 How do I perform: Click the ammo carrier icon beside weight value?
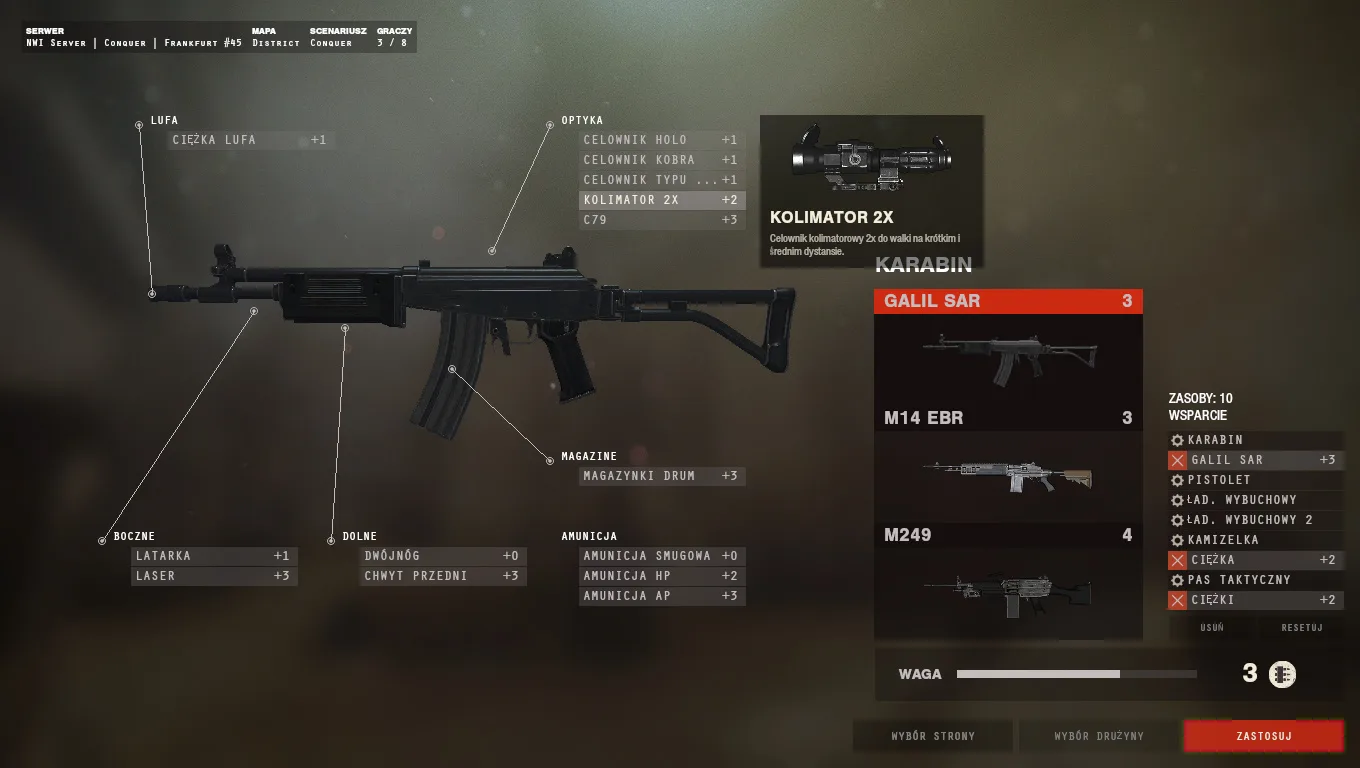(x=1280, y=674)
